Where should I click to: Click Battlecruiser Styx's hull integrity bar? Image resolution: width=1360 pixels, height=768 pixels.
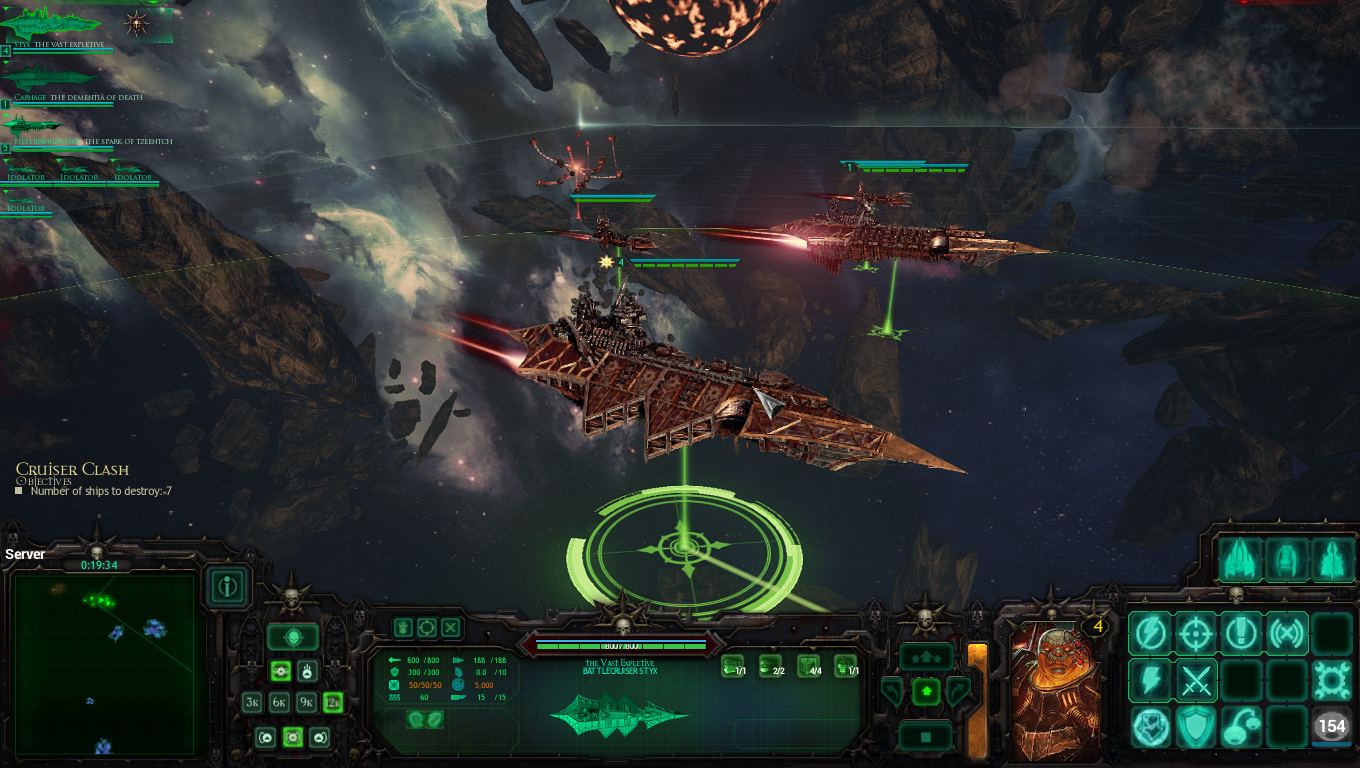tap(620, 645)
